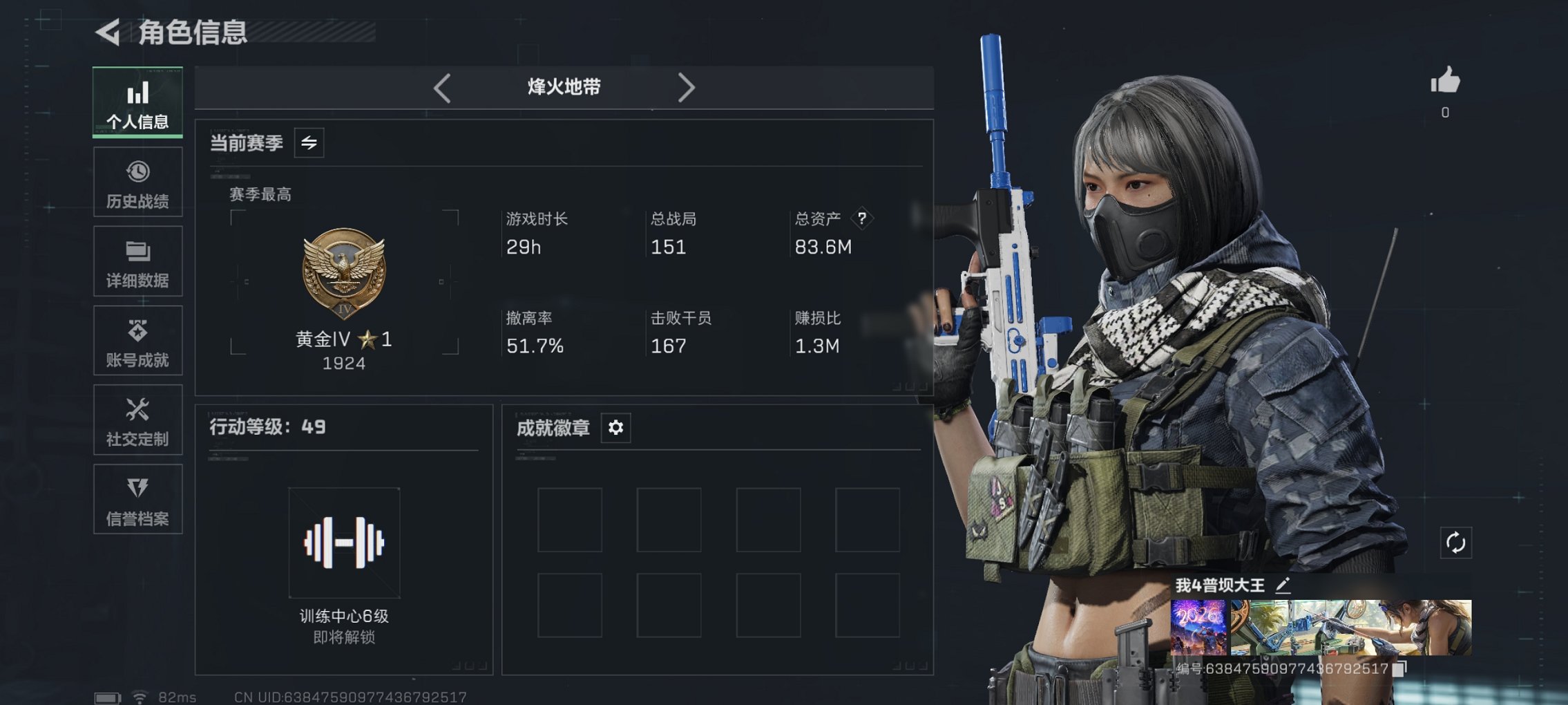This screenshot has height=705, width=1568.
Task: Click the right arrow beside 烽火地带
Action: click(687, 87)
